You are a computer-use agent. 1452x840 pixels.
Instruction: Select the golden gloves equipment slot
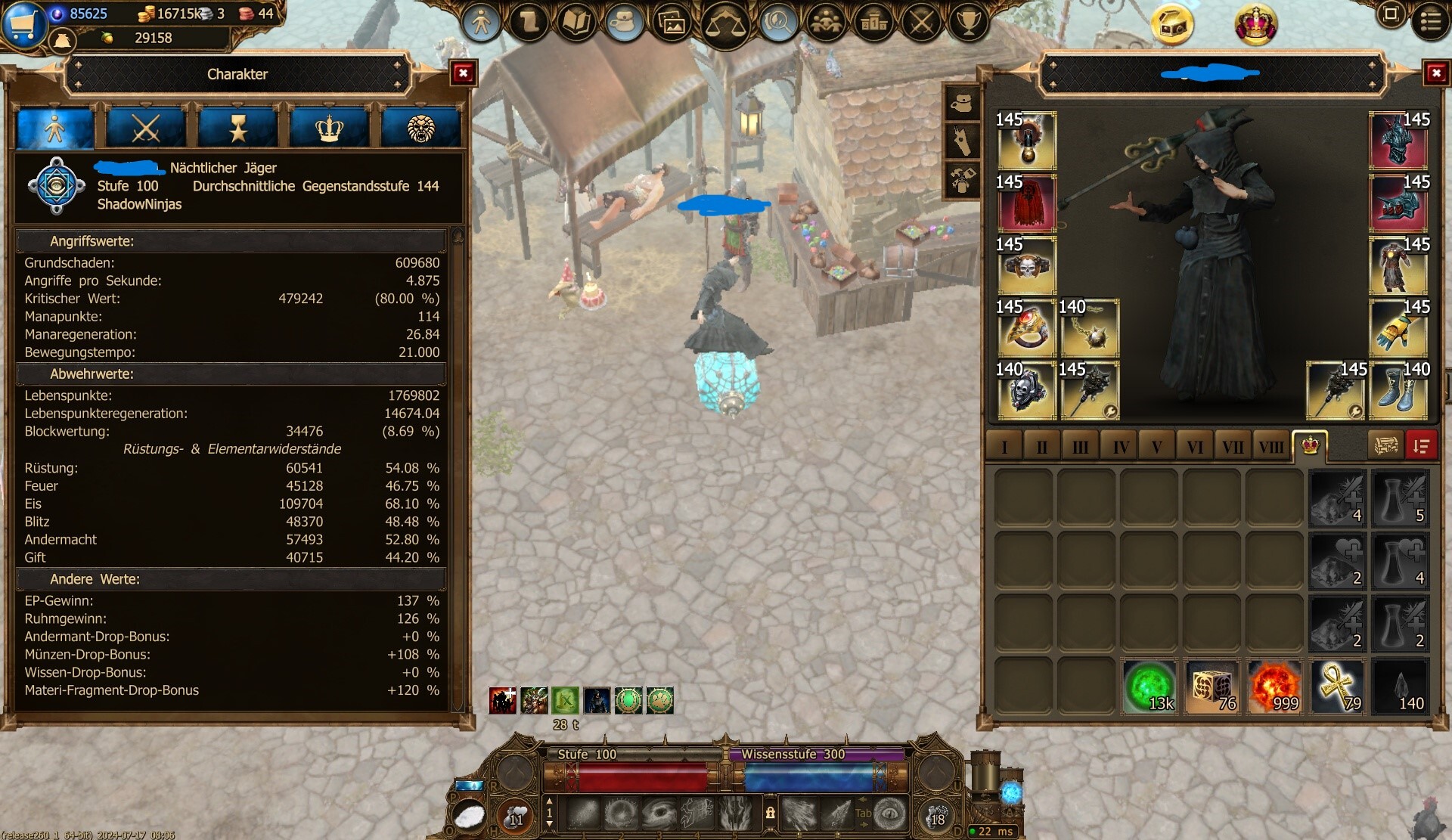click(x=1398, y=328)
